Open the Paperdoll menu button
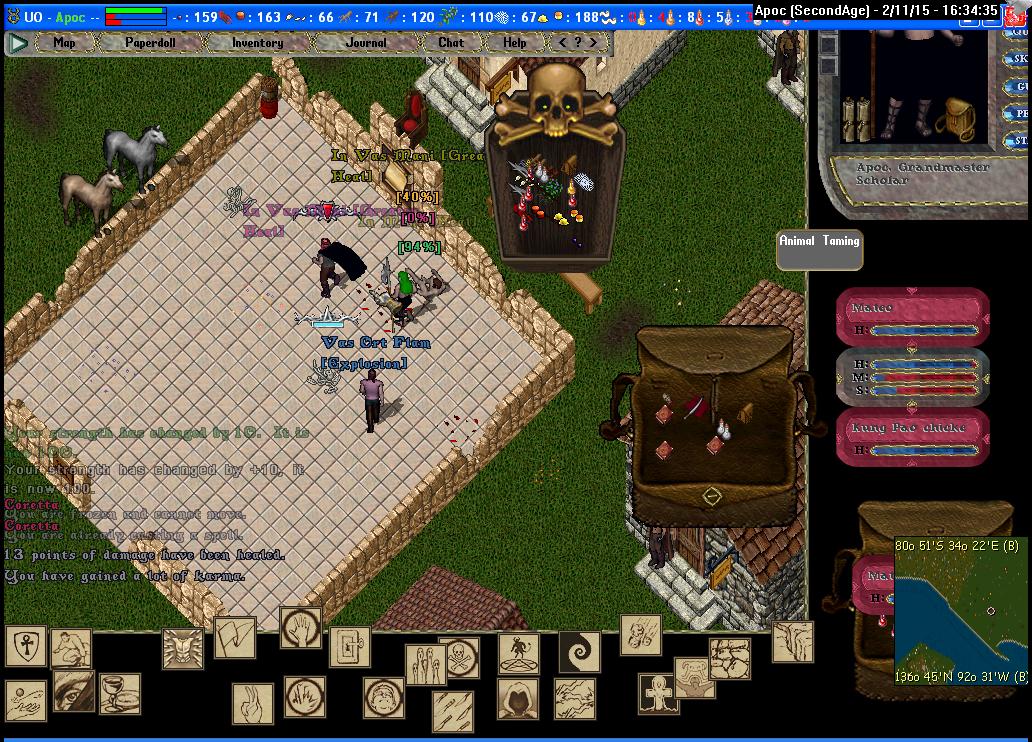Screen dimensions: 1032x742 [x=148, y=43]
